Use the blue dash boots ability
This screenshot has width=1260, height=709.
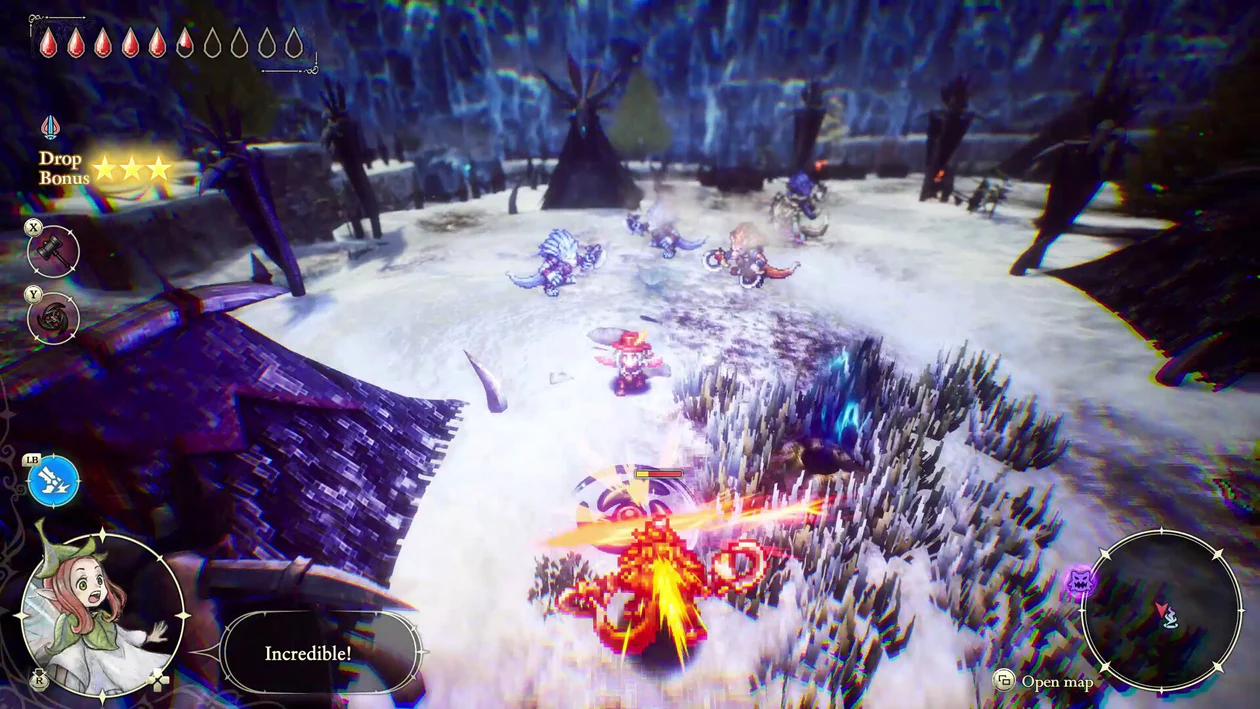pyautogui.click(x=53, y=481)
